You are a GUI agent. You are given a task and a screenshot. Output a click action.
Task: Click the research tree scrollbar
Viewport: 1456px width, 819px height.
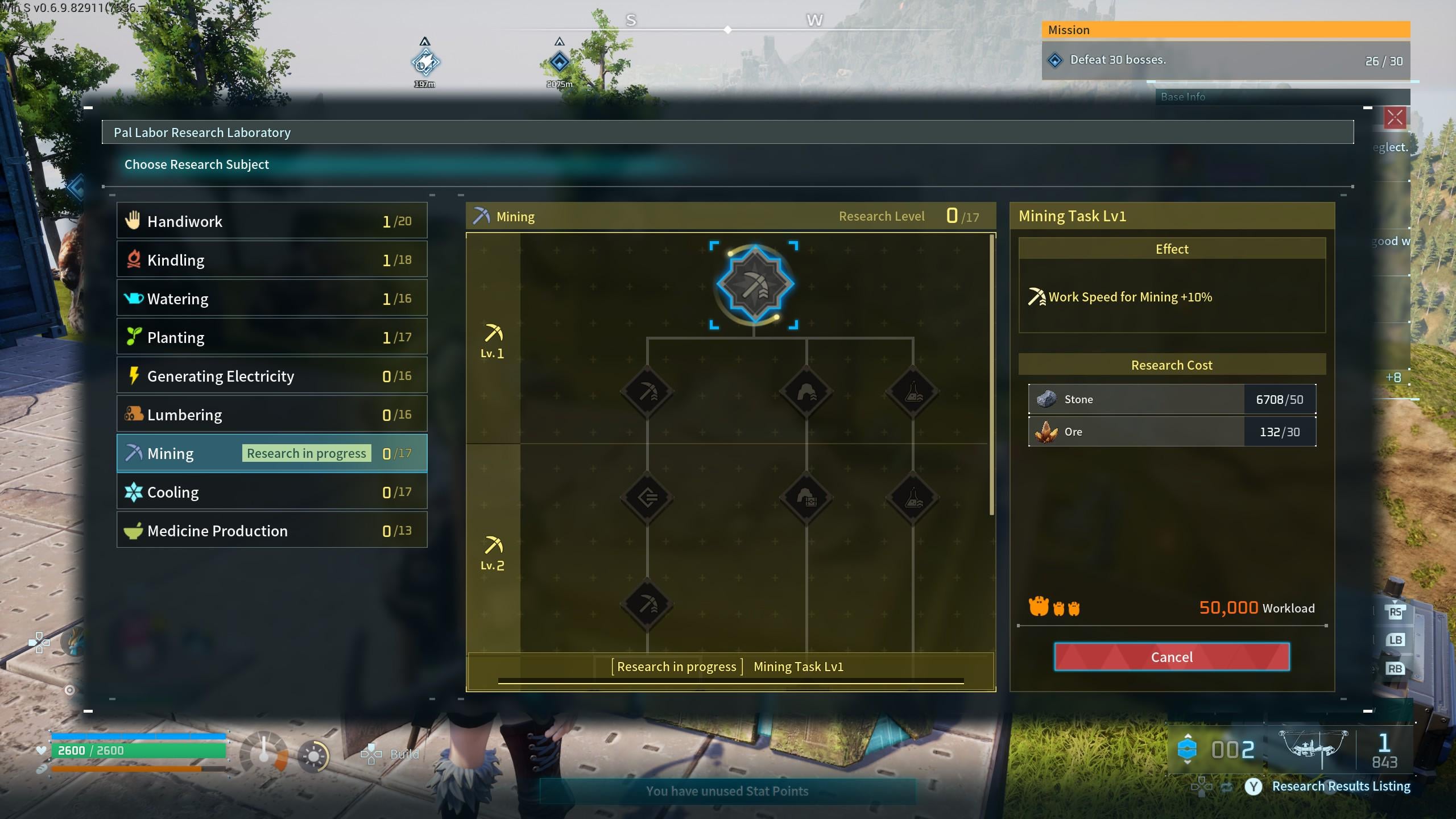pyautogui.click(x=992, y=375)
